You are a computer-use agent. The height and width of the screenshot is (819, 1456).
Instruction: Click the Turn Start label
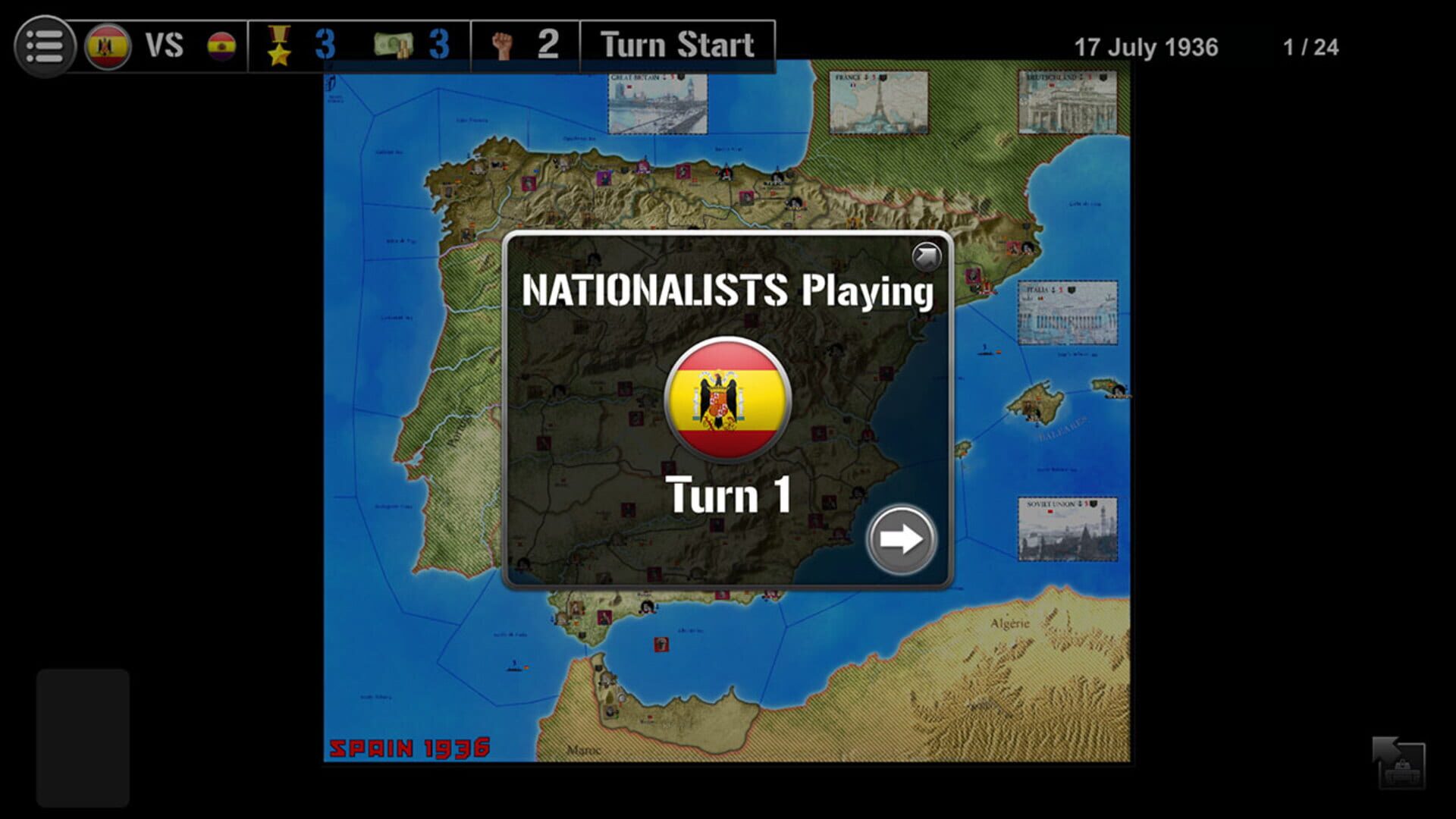point(676,45)
